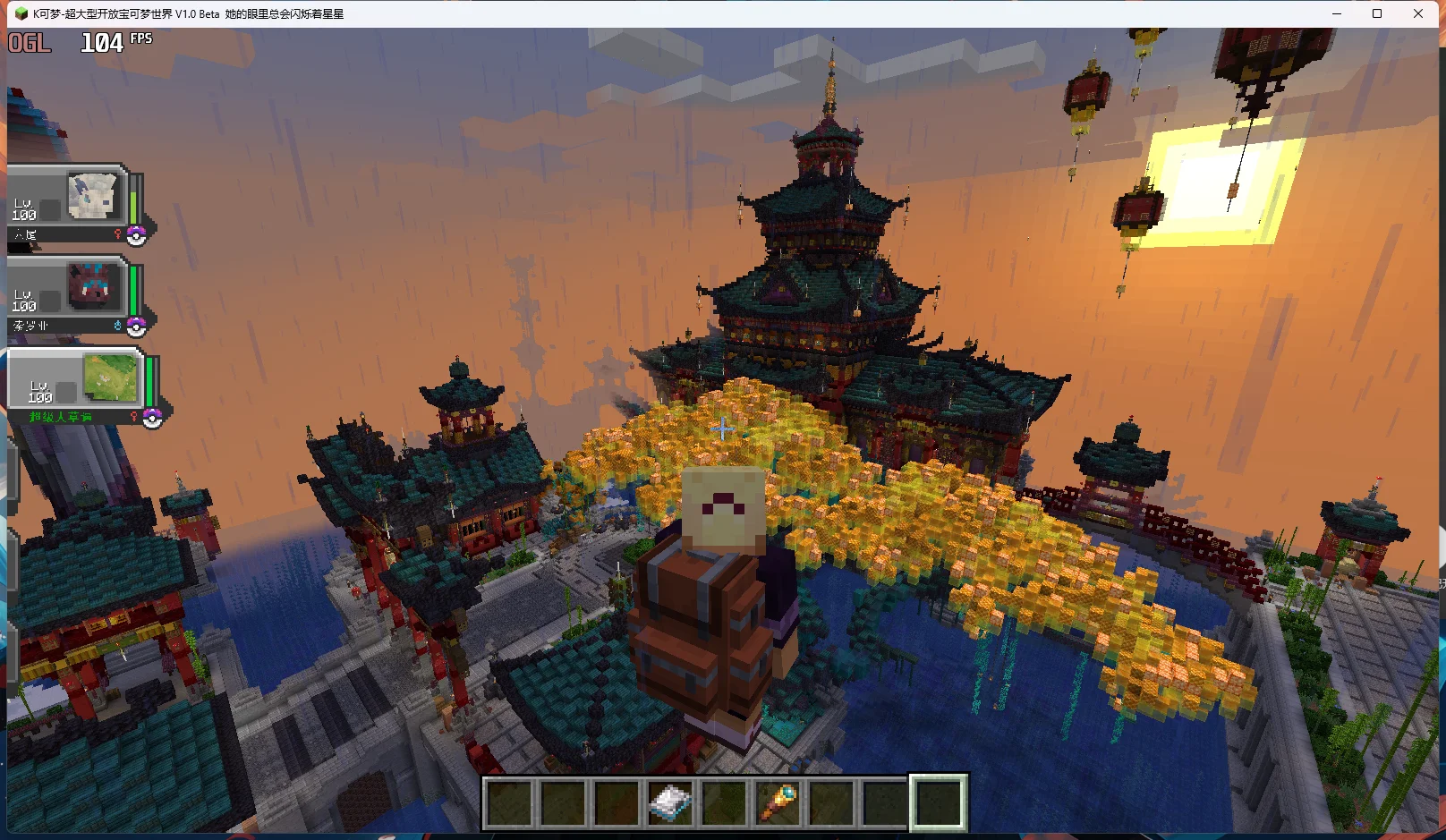Image resolution: width=1446 pixels, height=840 pixels.
Task: Select the white book hotbar slot
Action: click(x=670, y=802)
